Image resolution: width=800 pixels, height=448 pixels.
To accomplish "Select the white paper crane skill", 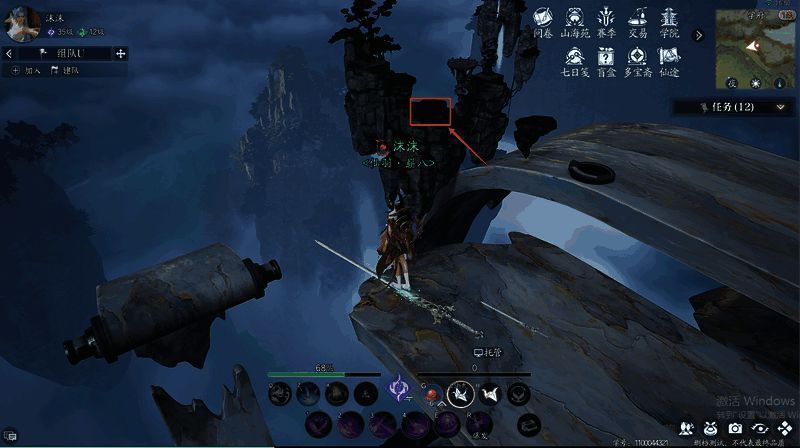I will coord(459,395).
